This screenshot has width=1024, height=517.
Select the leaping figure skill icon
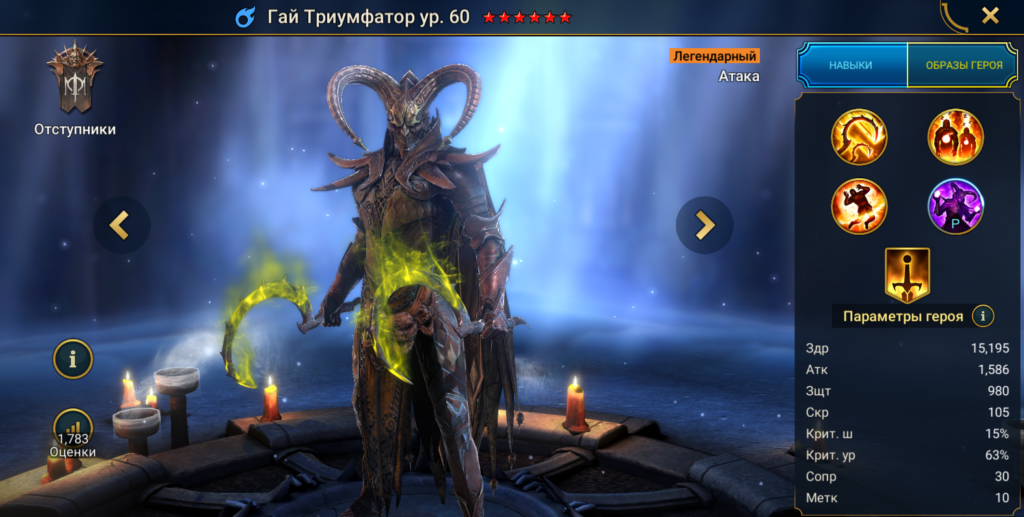(859, 206)
